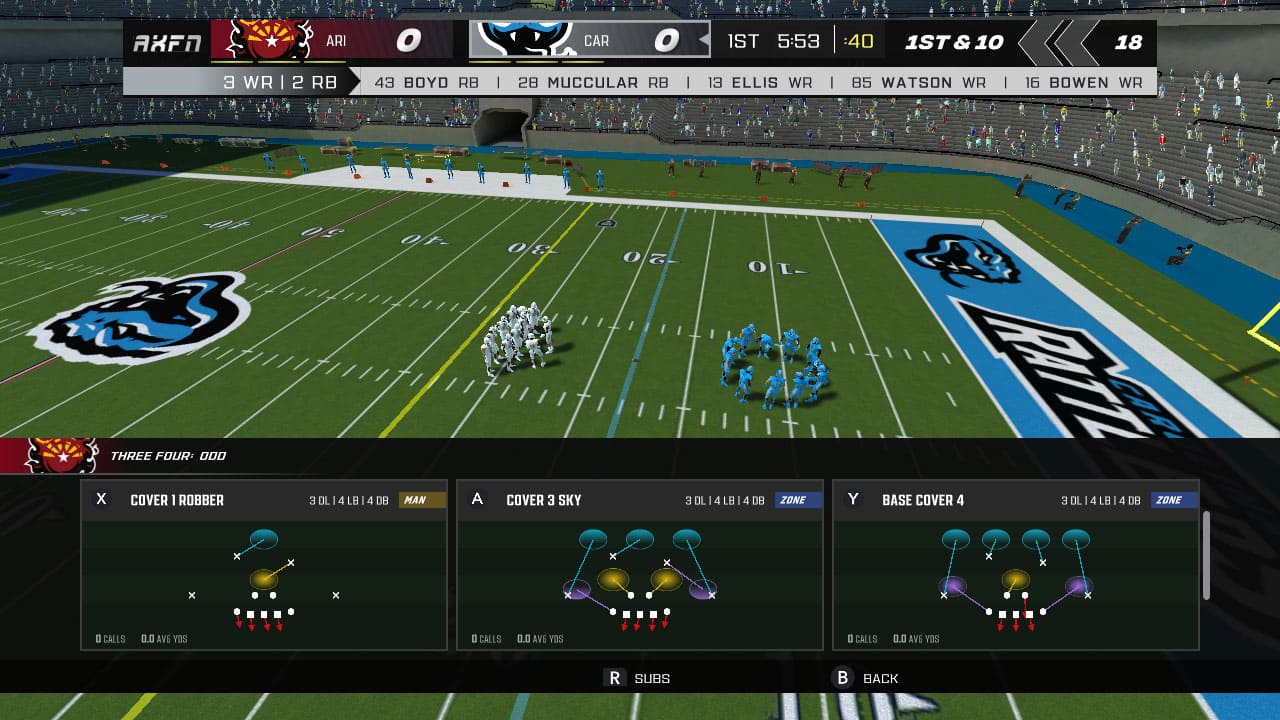Click the SUBS button
Viewport: 1280px width, 720px height.
[x=653, y=678]
